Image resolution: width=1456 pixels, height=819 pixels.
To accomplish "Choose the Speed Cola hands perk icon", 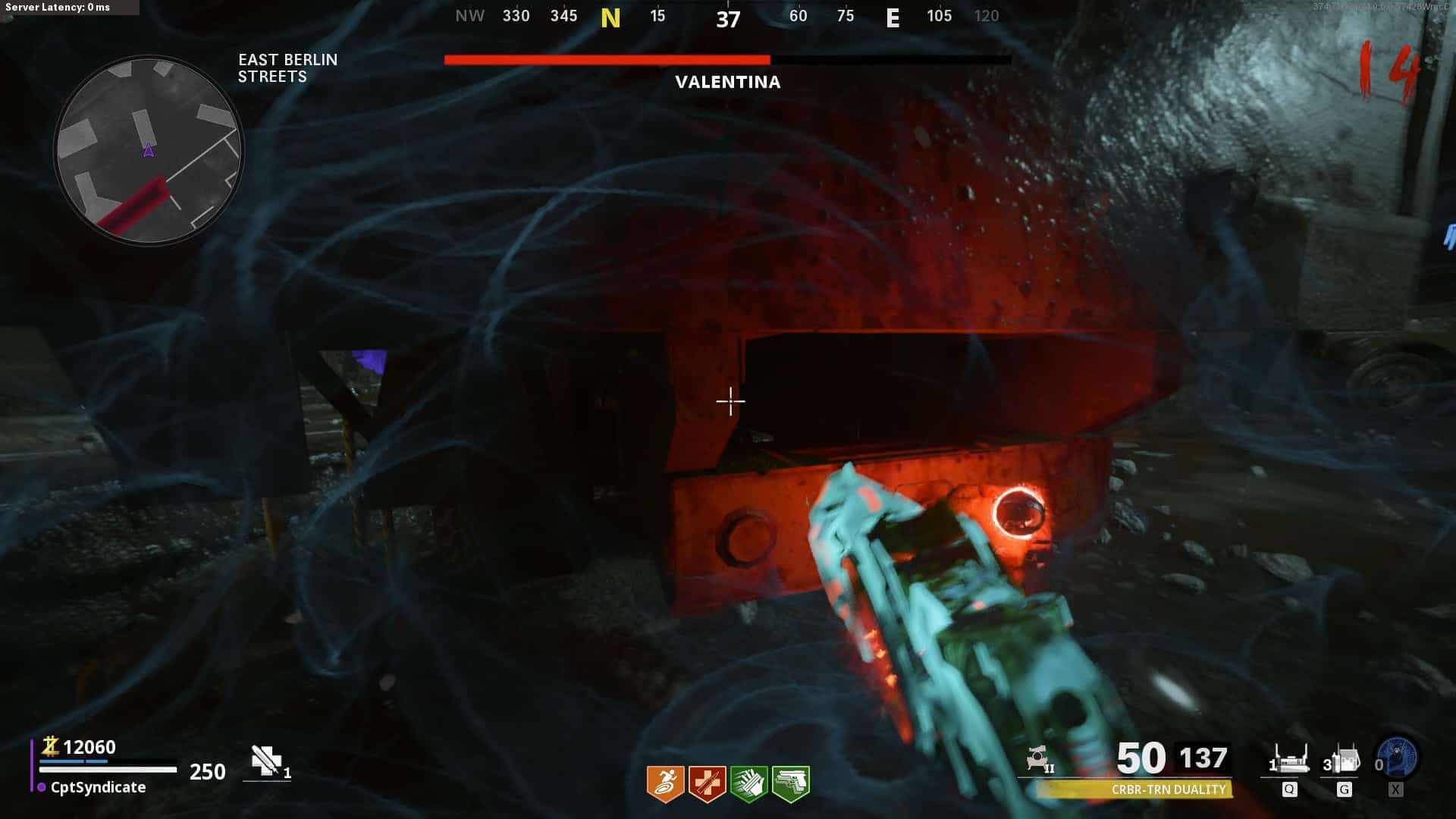I will (748, 783).
